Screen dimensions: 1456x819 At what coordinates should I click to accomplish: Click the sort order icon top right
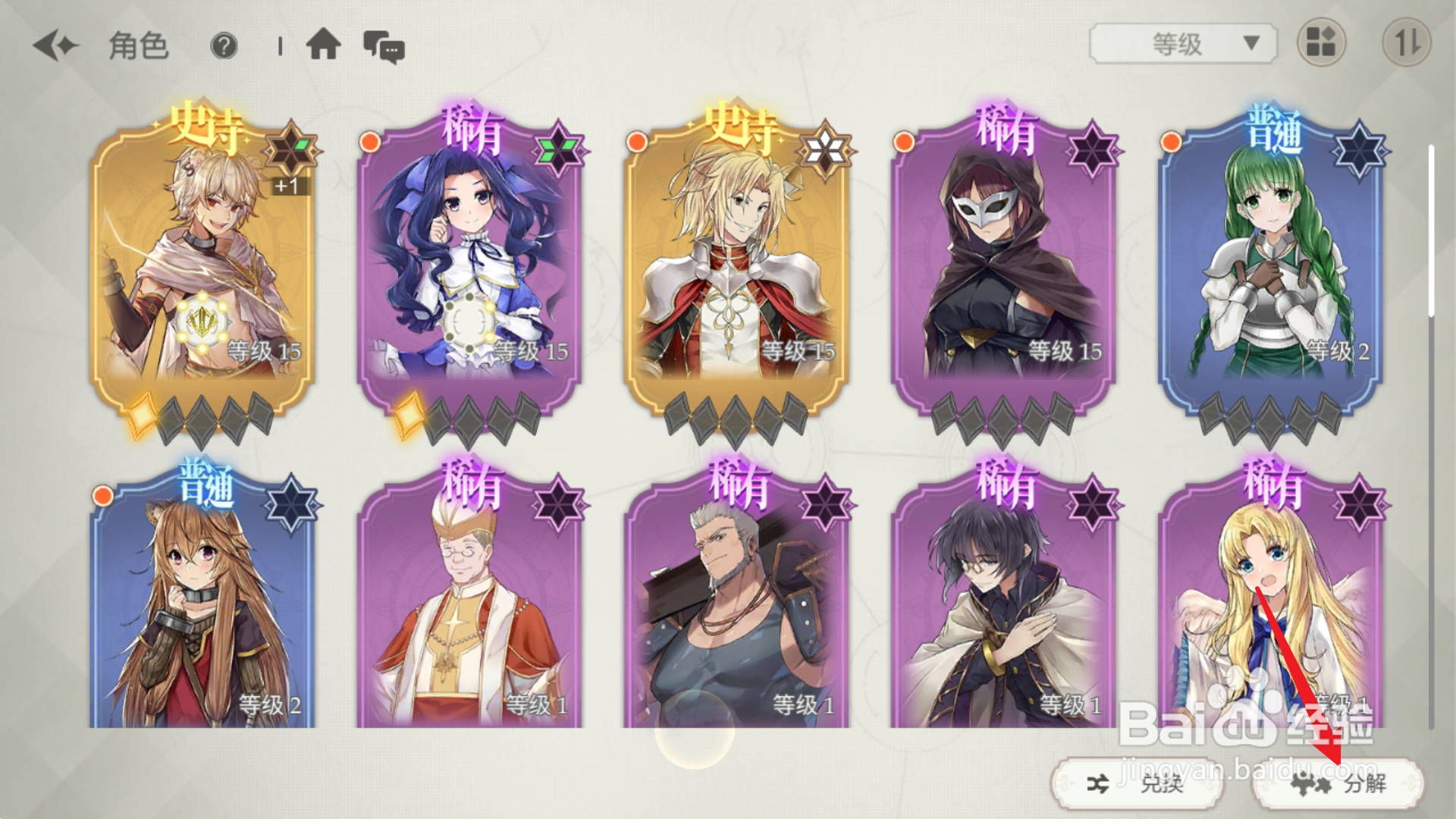[x=1412, y=43]
